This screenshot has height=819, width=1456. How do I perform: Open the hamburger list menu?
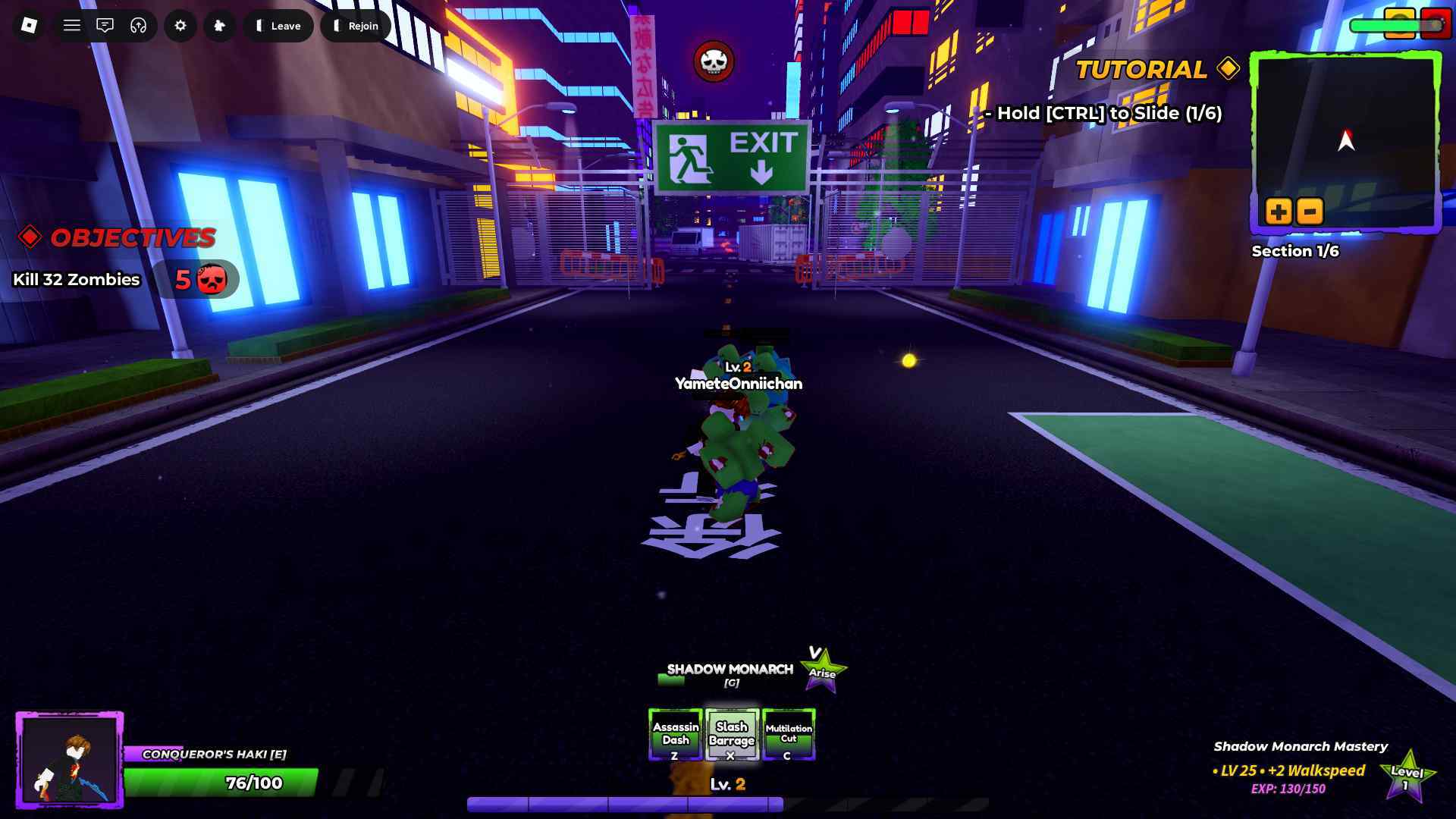click(x=72, y=26)
